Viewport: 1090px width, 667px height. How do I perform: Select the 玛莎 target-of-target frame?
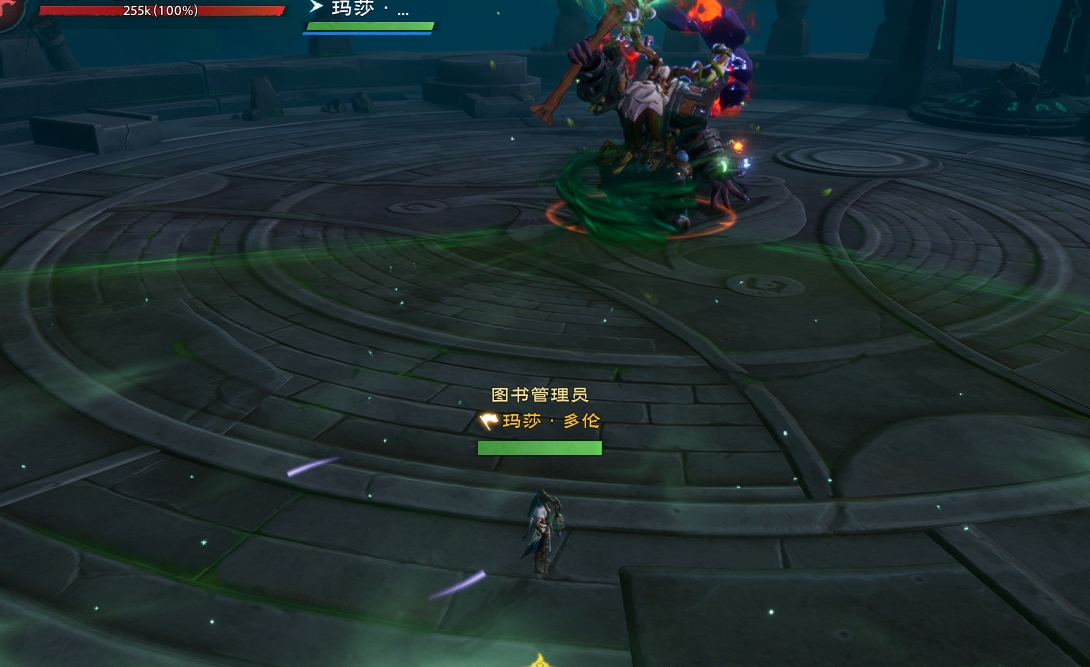[368, 16]
